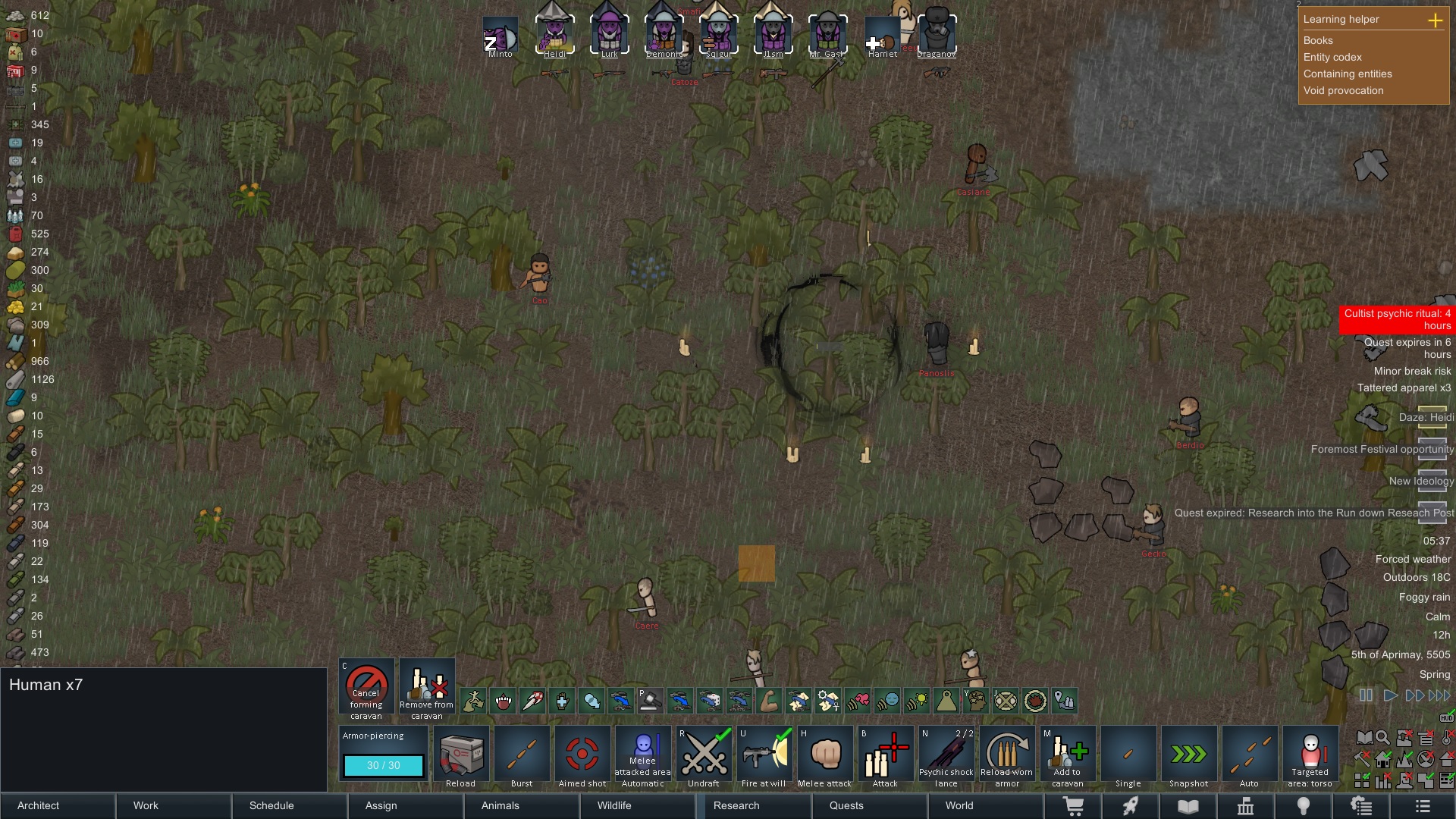1456x819 pixels.
Task: Open the Schedule tab
Action: click(x=290, y=805)
